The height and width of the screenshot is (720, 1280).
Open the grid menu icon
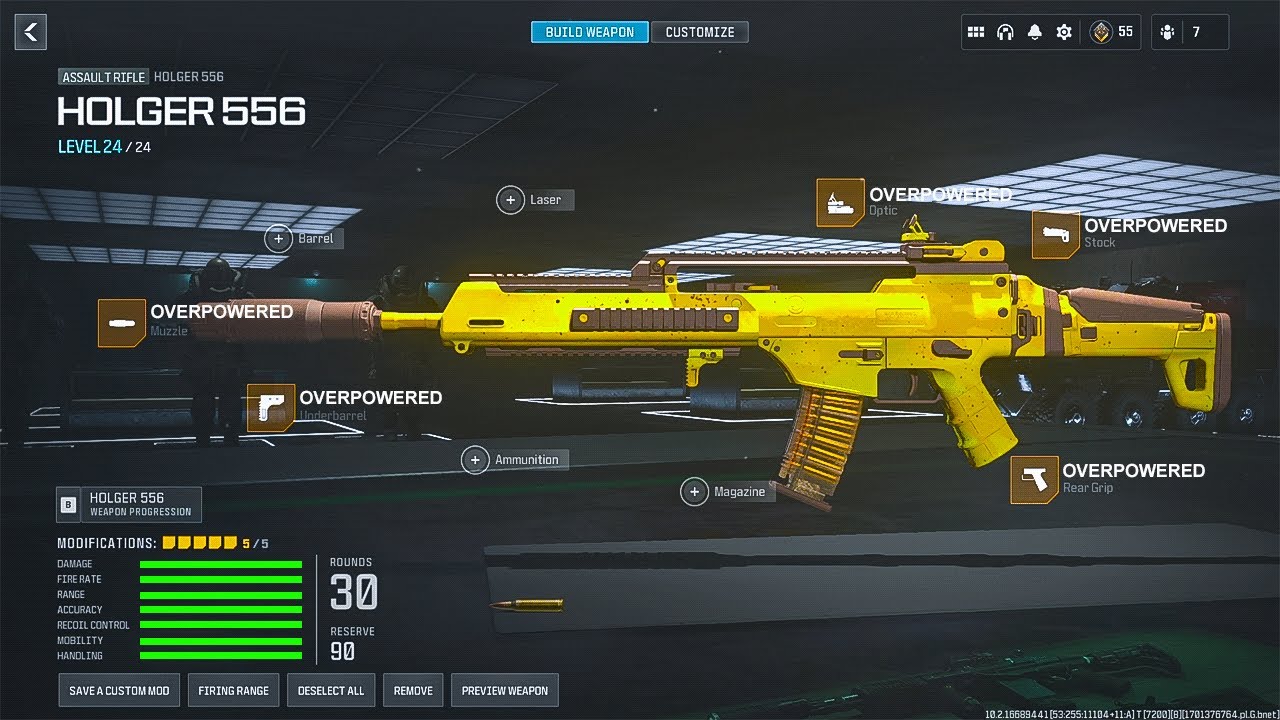coord(976,32)
